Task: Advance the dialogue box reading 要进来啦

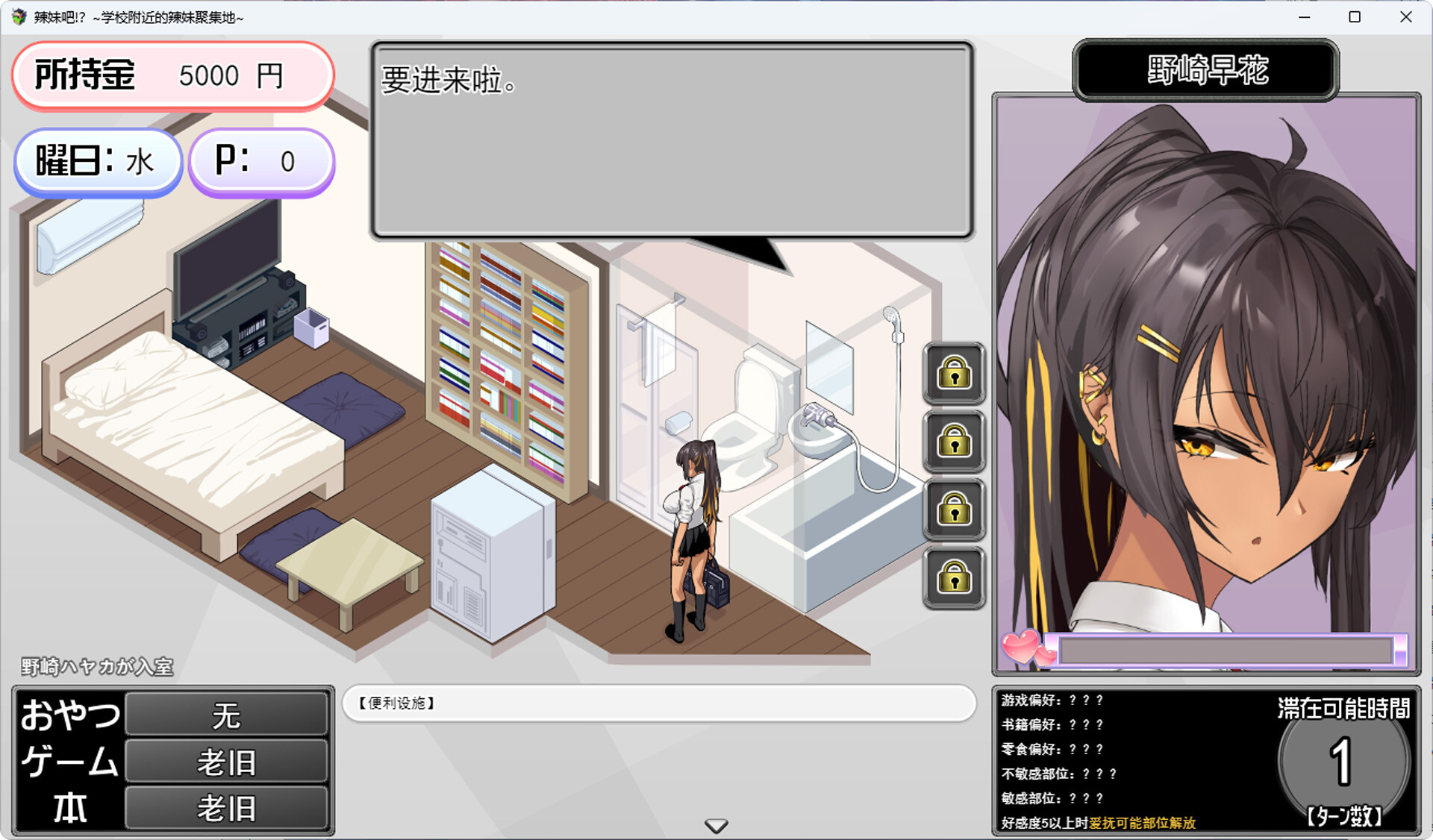Action: pos(672,140)
